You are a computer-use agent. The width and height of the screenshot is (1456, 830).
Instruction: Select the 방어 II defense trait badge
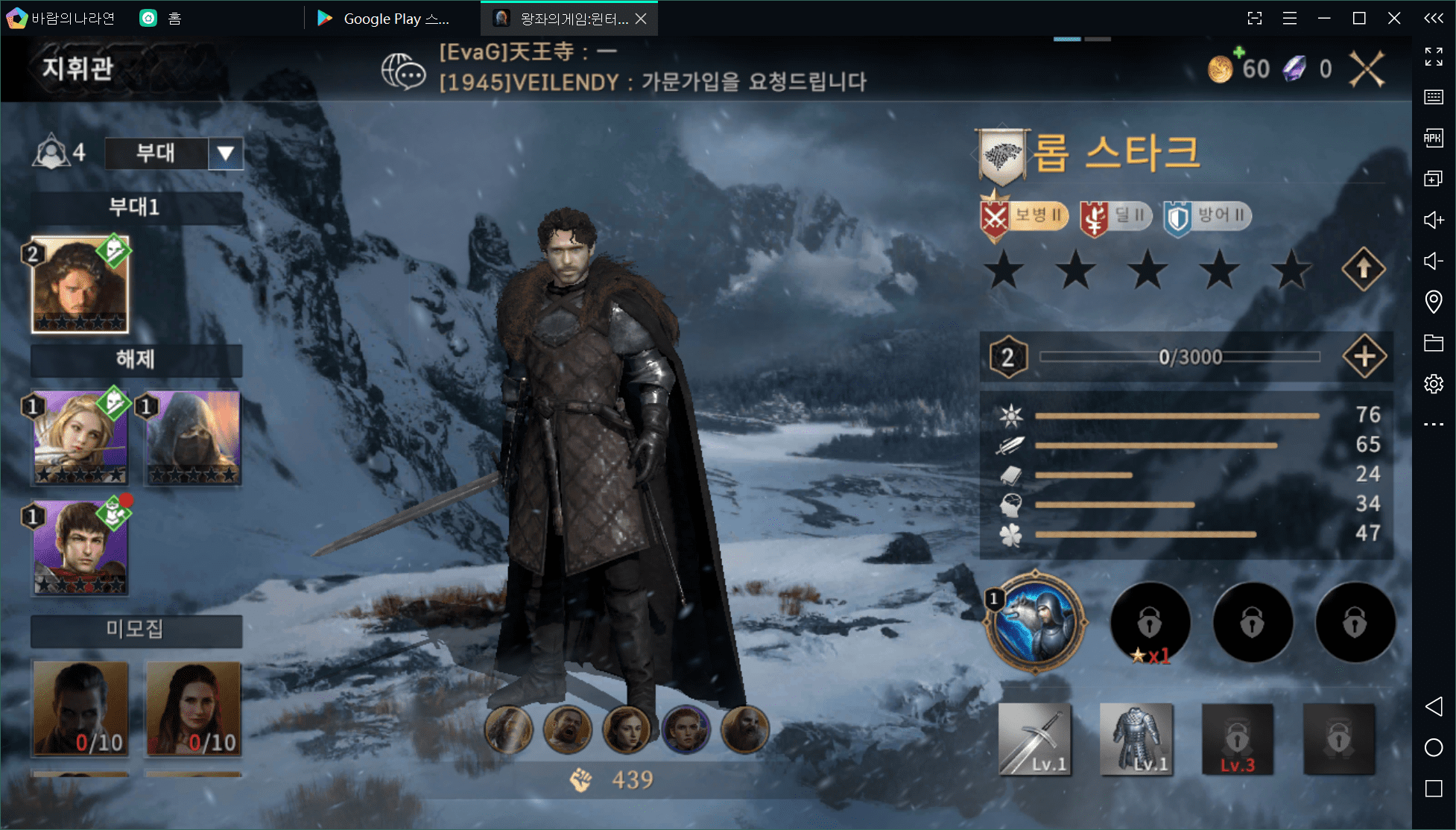[1207, 216]
